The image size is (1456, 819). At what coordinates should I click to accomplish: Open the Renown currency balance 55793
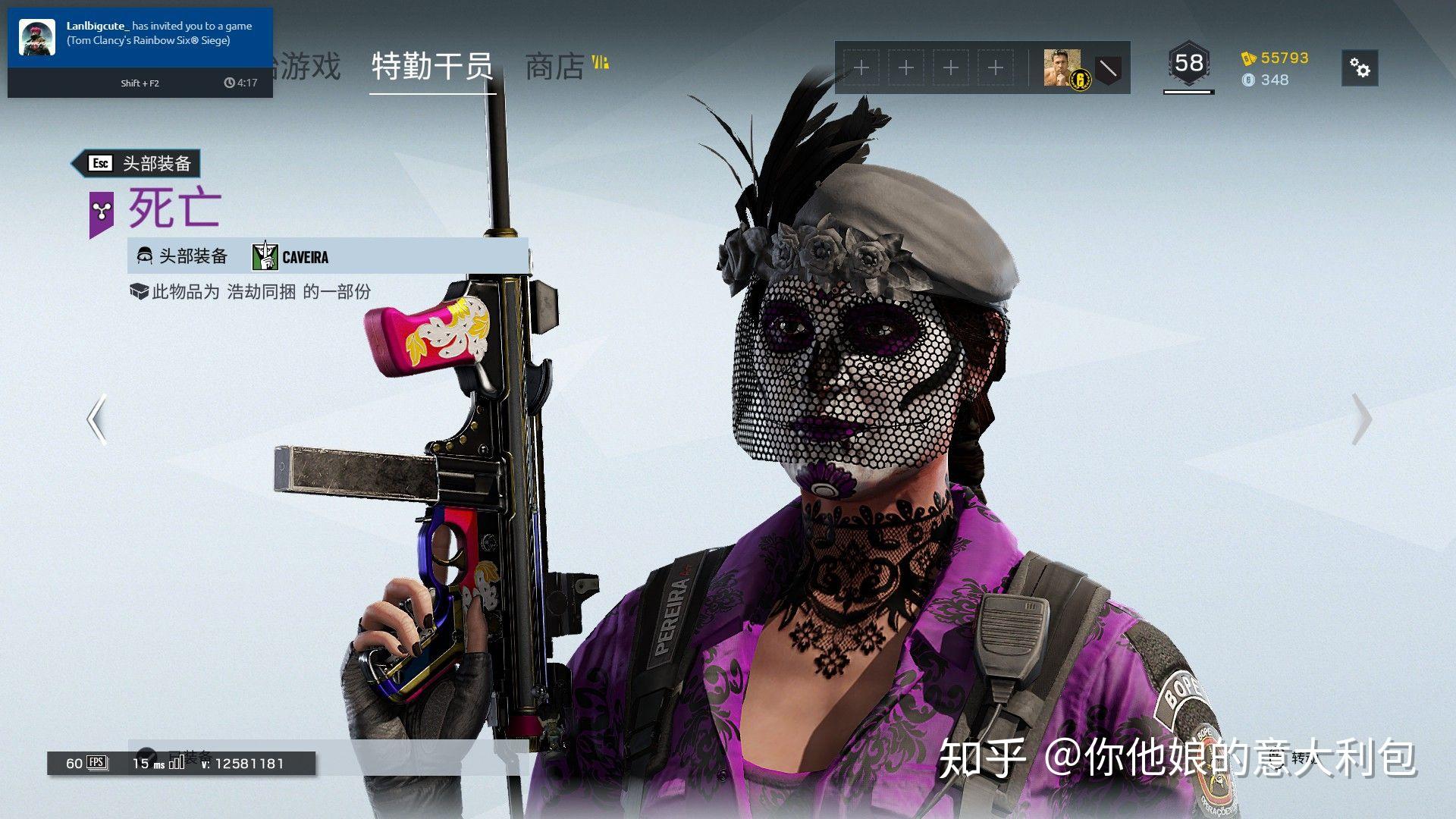click(1276, 58)
